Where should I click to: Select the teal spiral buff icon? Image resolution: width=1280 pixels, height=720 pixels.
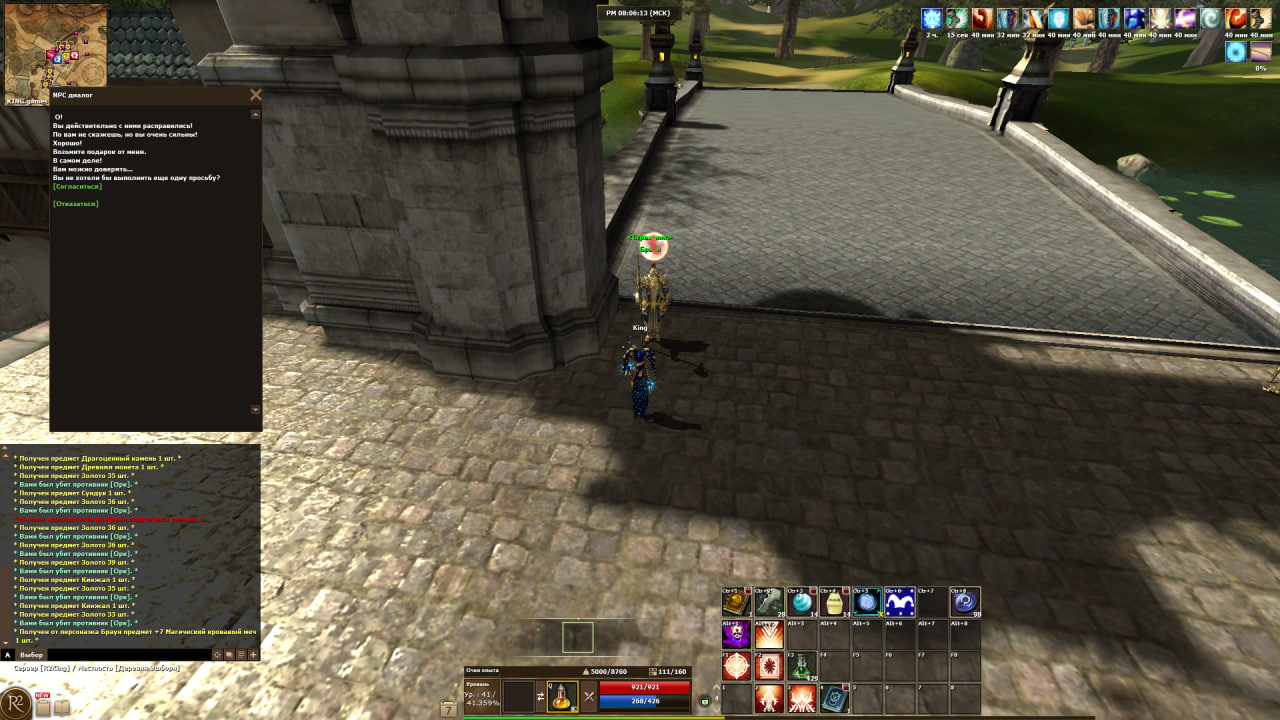pyautogui.click(x=1210, y=19)
